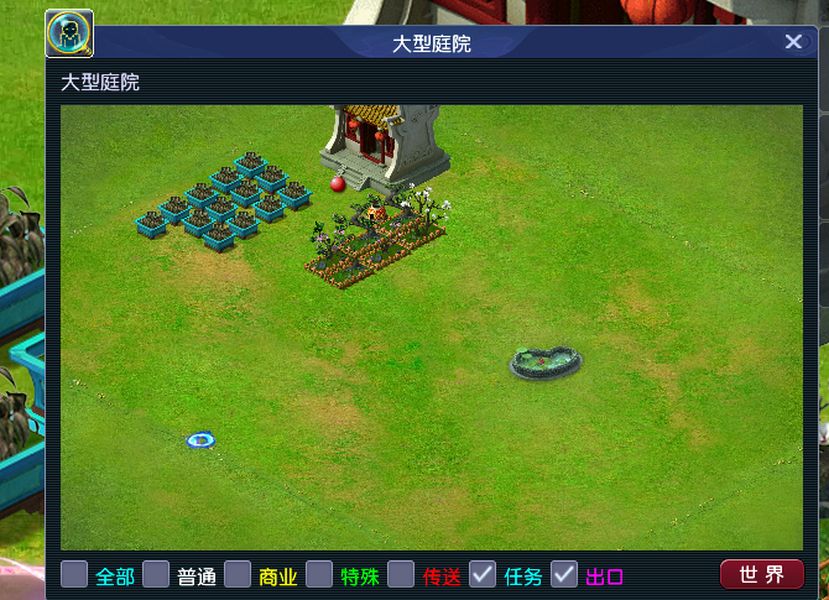This screenshot has height=600, width=829.
Task: Turn on the 特殊 filter checkbox
Action: point(319,574)
